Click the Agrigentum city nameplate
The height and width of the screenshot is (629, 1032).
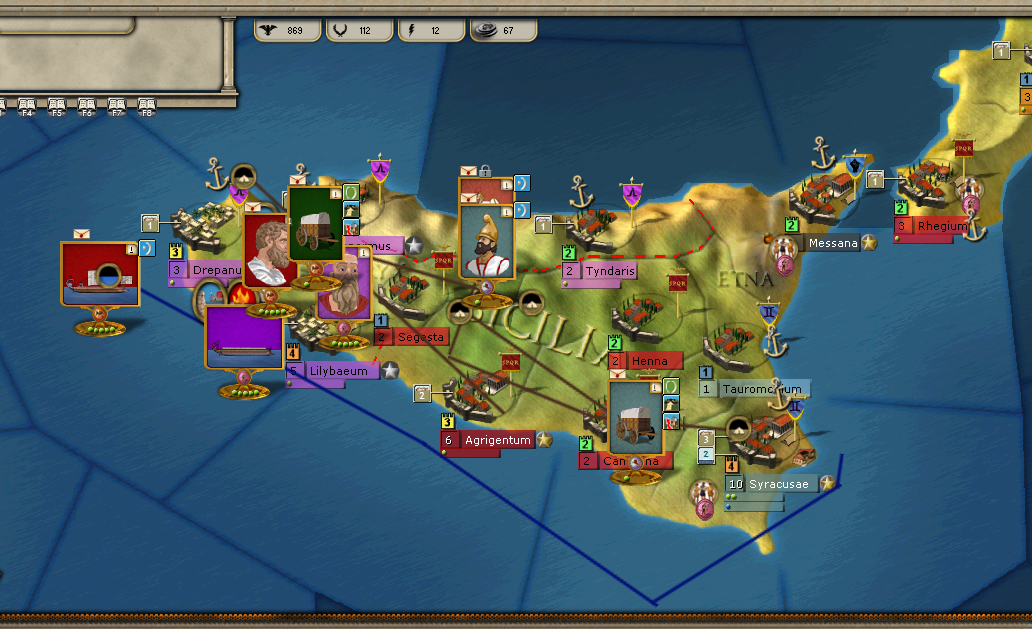tap(496, 440)
